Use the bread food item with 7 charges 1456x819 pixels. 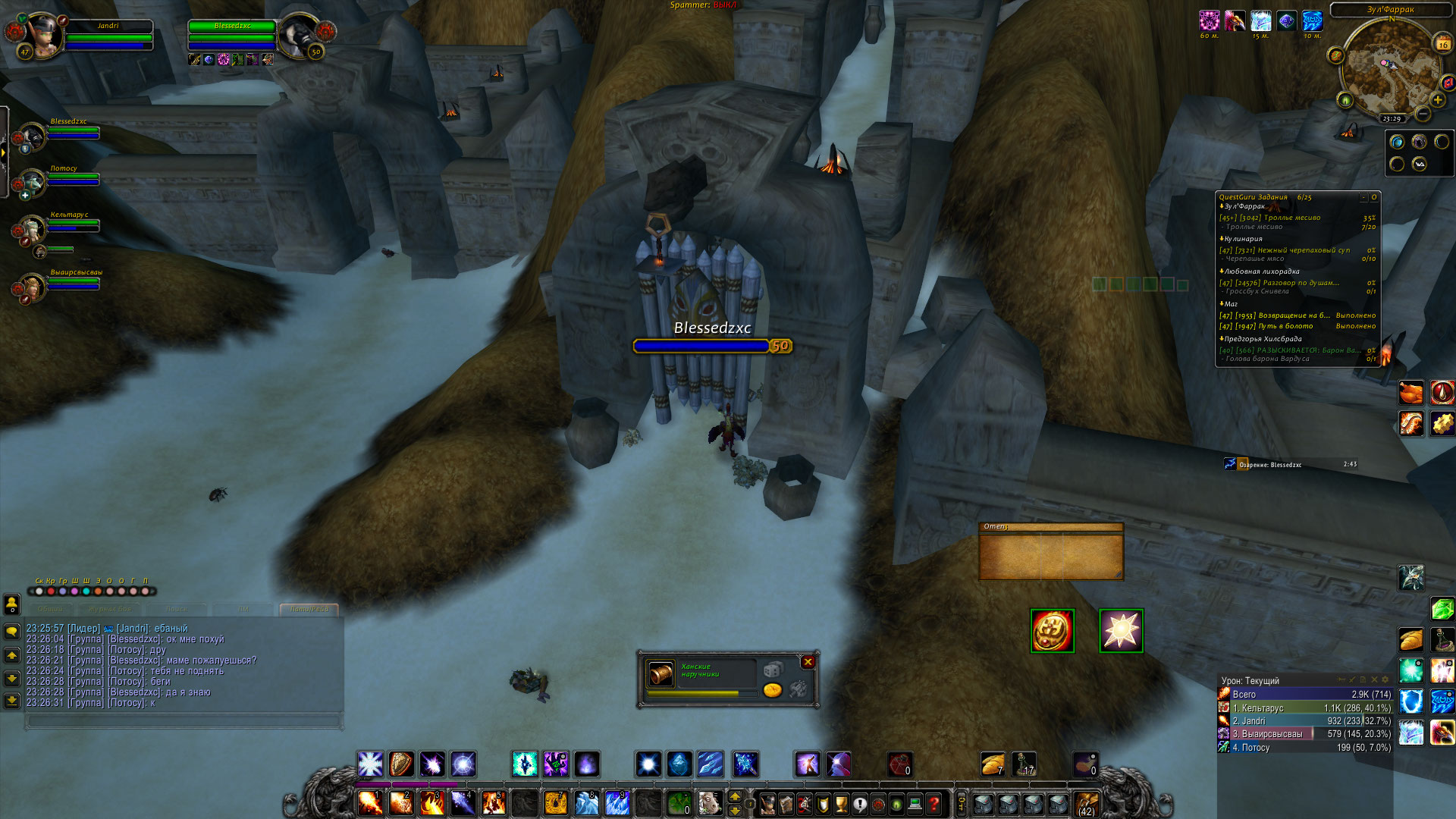(992, 764)
